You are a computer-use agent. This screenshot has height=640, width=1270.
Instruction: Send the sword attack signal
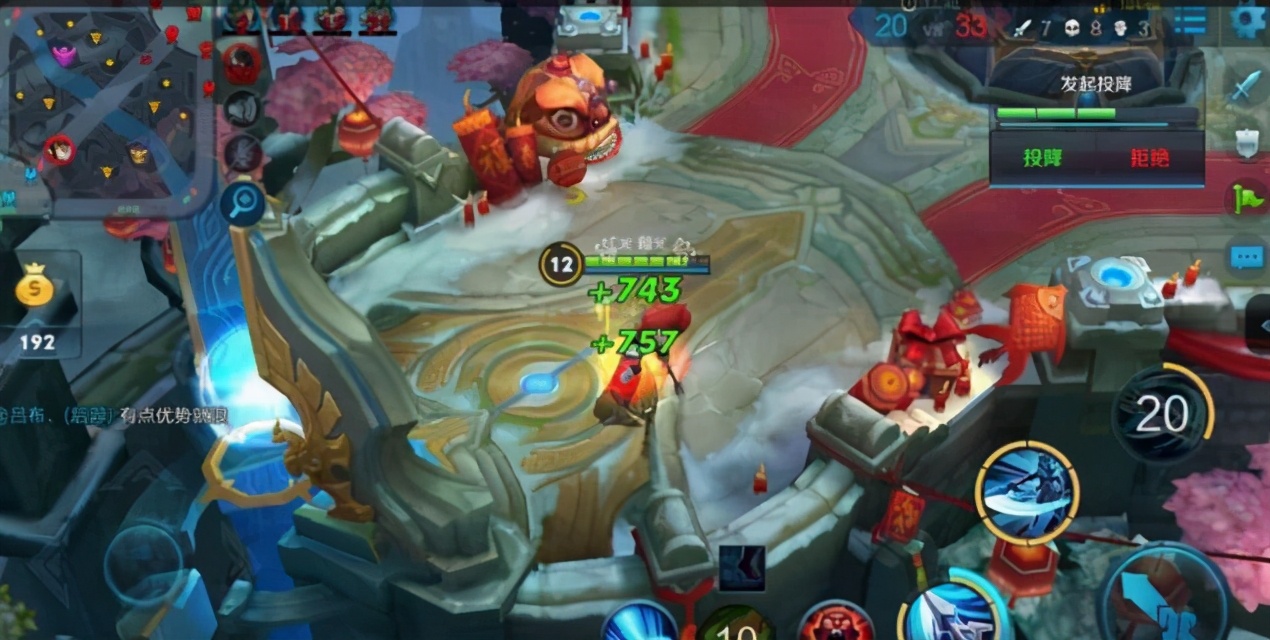click(1246, 87)
